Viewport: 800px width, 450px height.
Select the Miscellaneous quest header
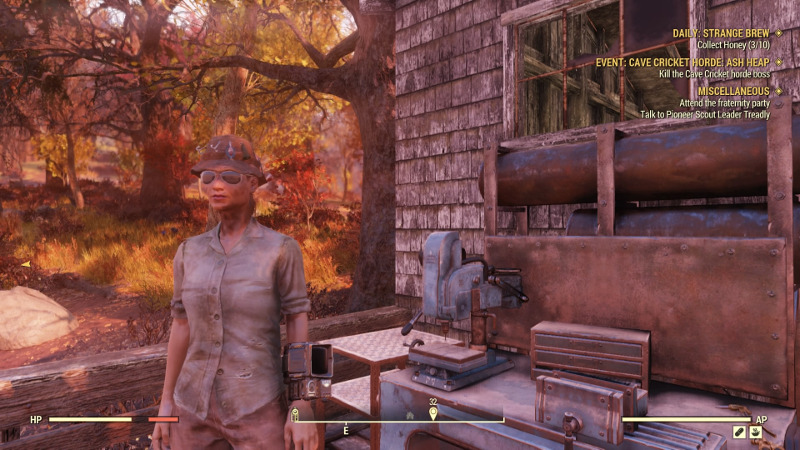pos(734,91)
